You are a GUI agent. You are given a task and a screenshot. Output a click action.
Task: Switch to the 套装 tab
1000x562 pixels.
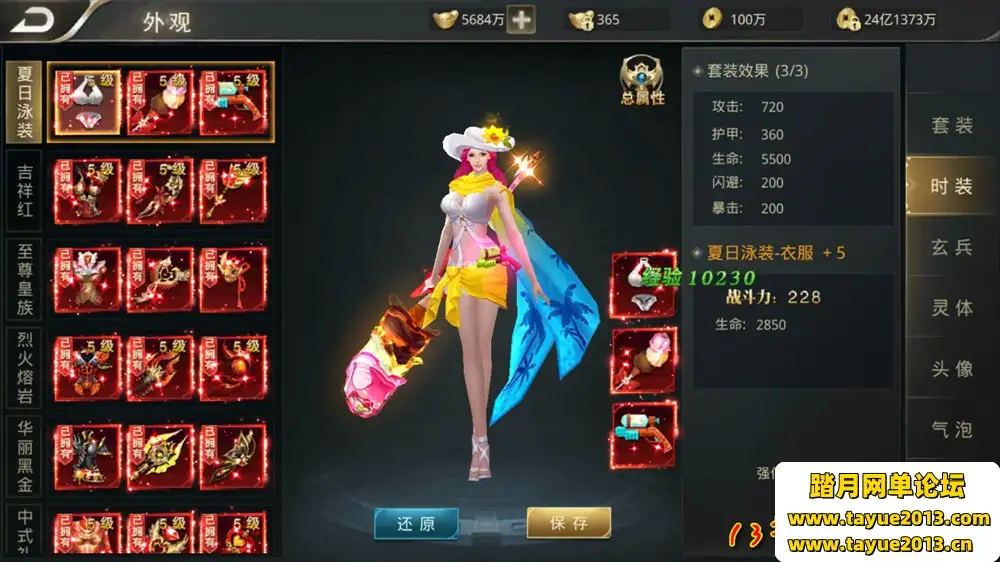[951, 126]
